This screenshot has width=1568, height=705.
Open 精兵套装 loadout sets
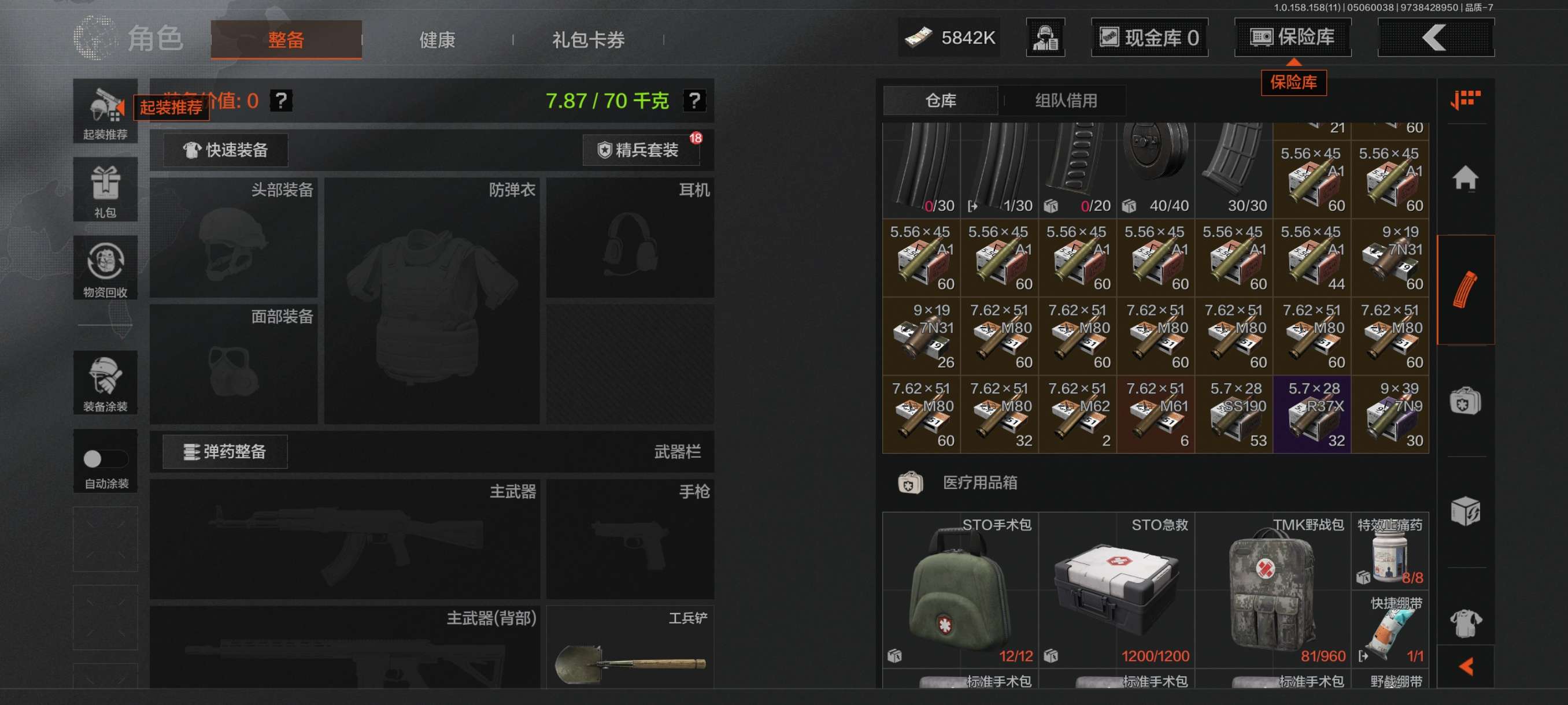point(641,150)
